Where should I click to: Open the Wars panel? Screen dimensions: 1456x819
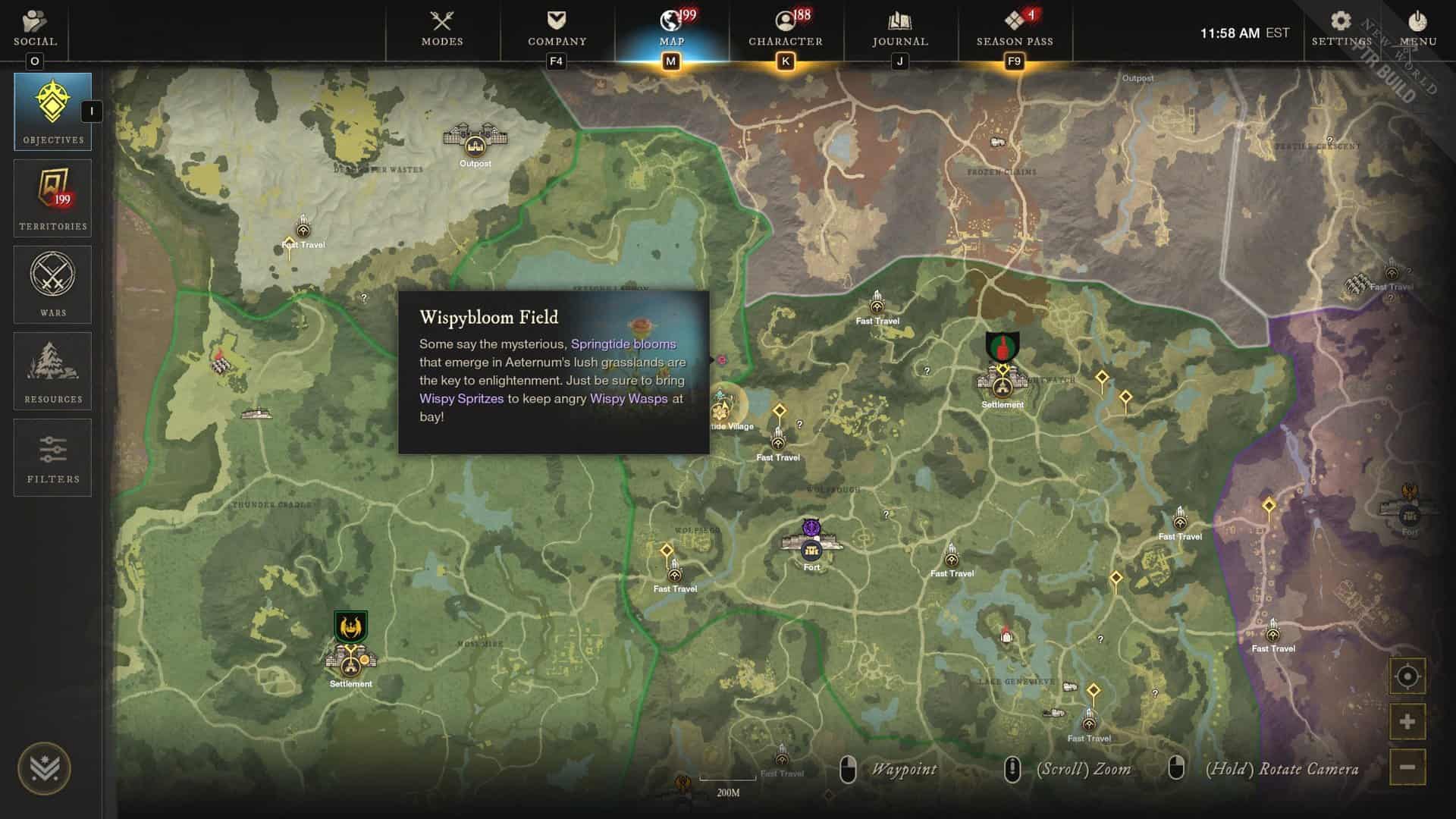tap(52, 284)
